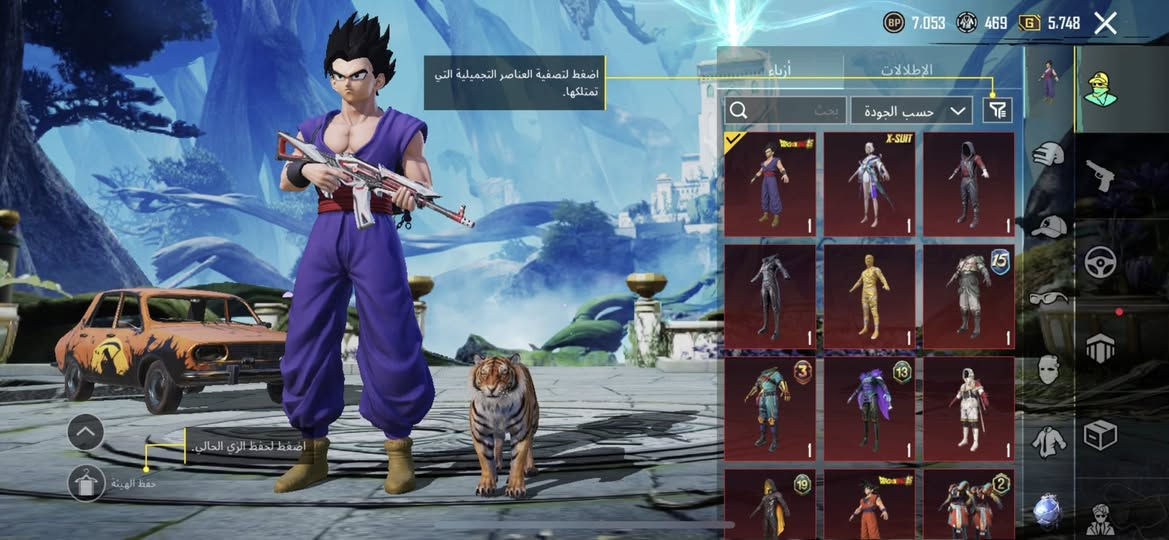Open the sort by quality dropdown
The width and height of the screenshot is (1169, 540).
(911, 110)
